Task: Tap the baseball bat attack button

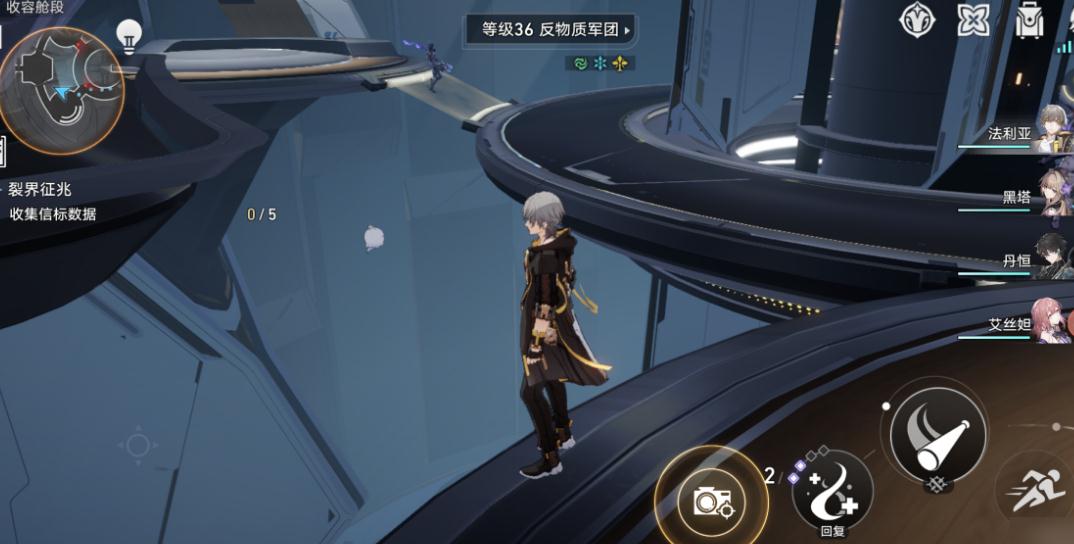Action: tap(937, 432)
